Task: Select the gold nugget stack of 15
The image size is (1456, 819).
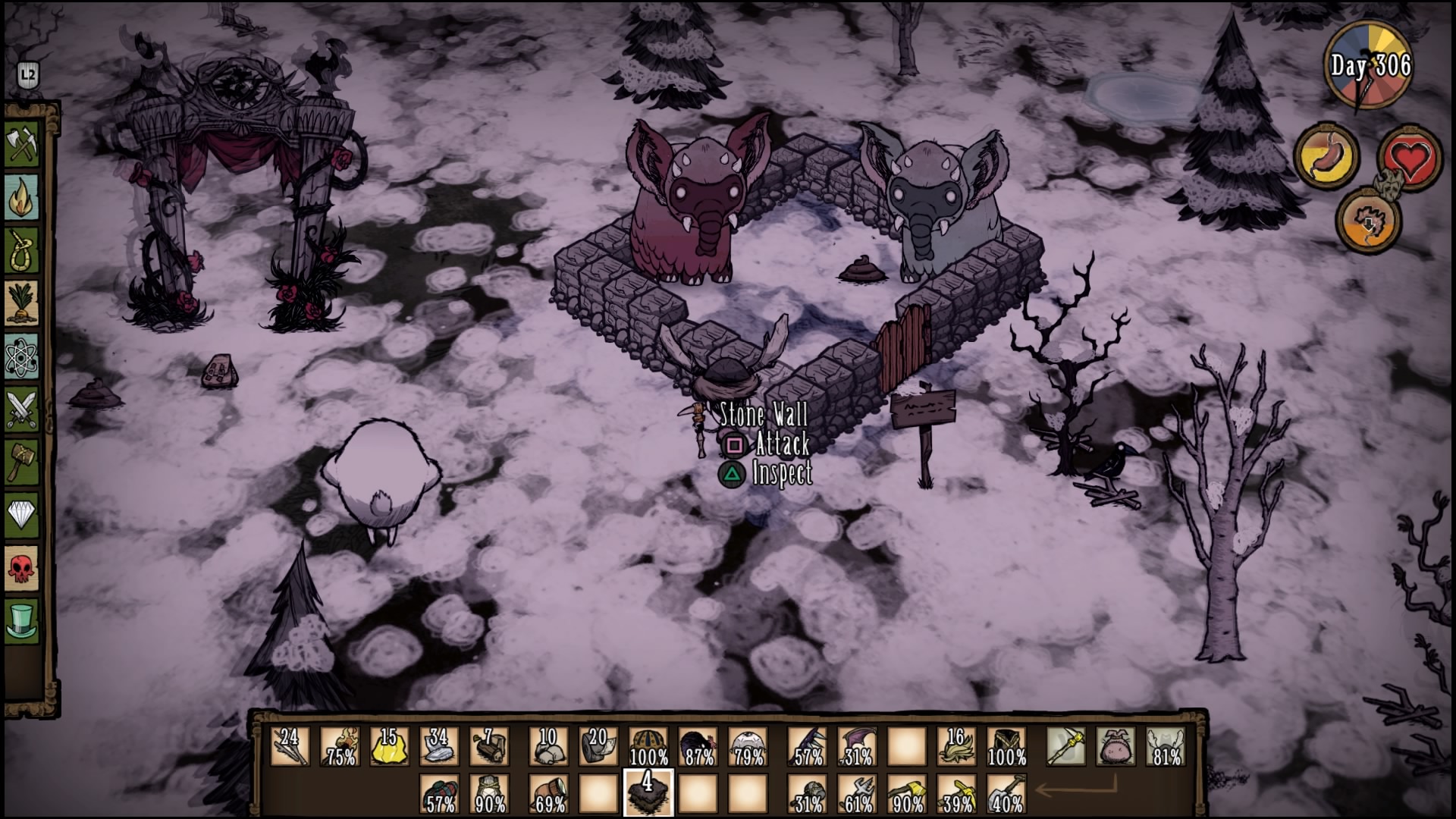Action: (390, 746)
